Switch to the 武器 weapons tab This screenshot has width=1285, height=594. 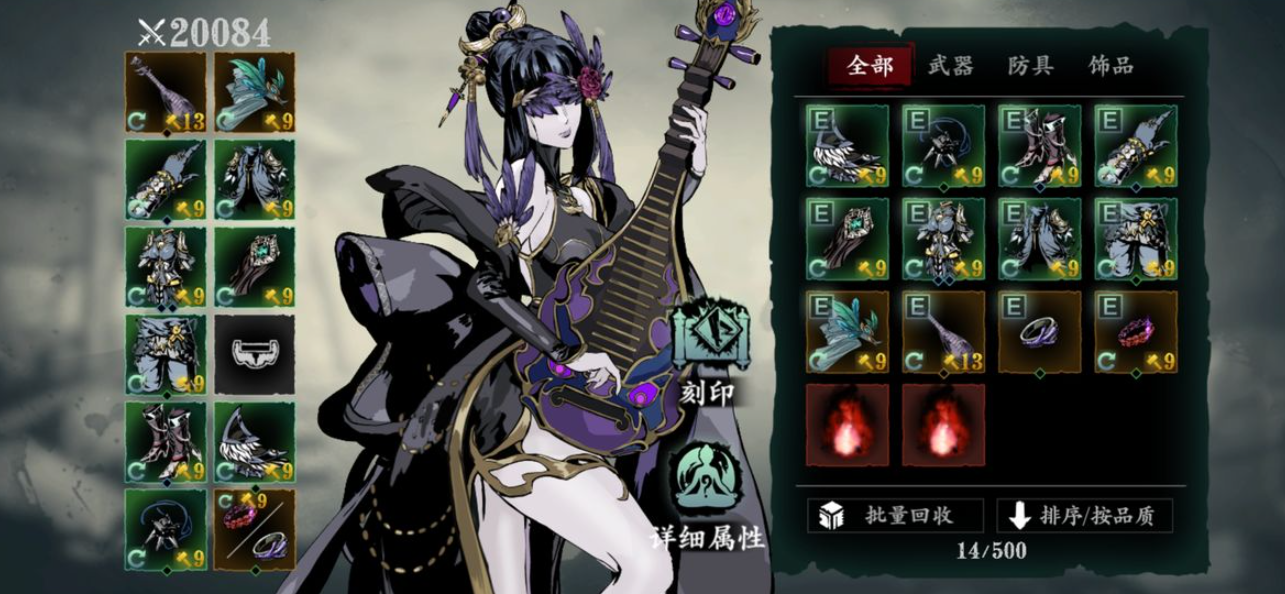949,66
